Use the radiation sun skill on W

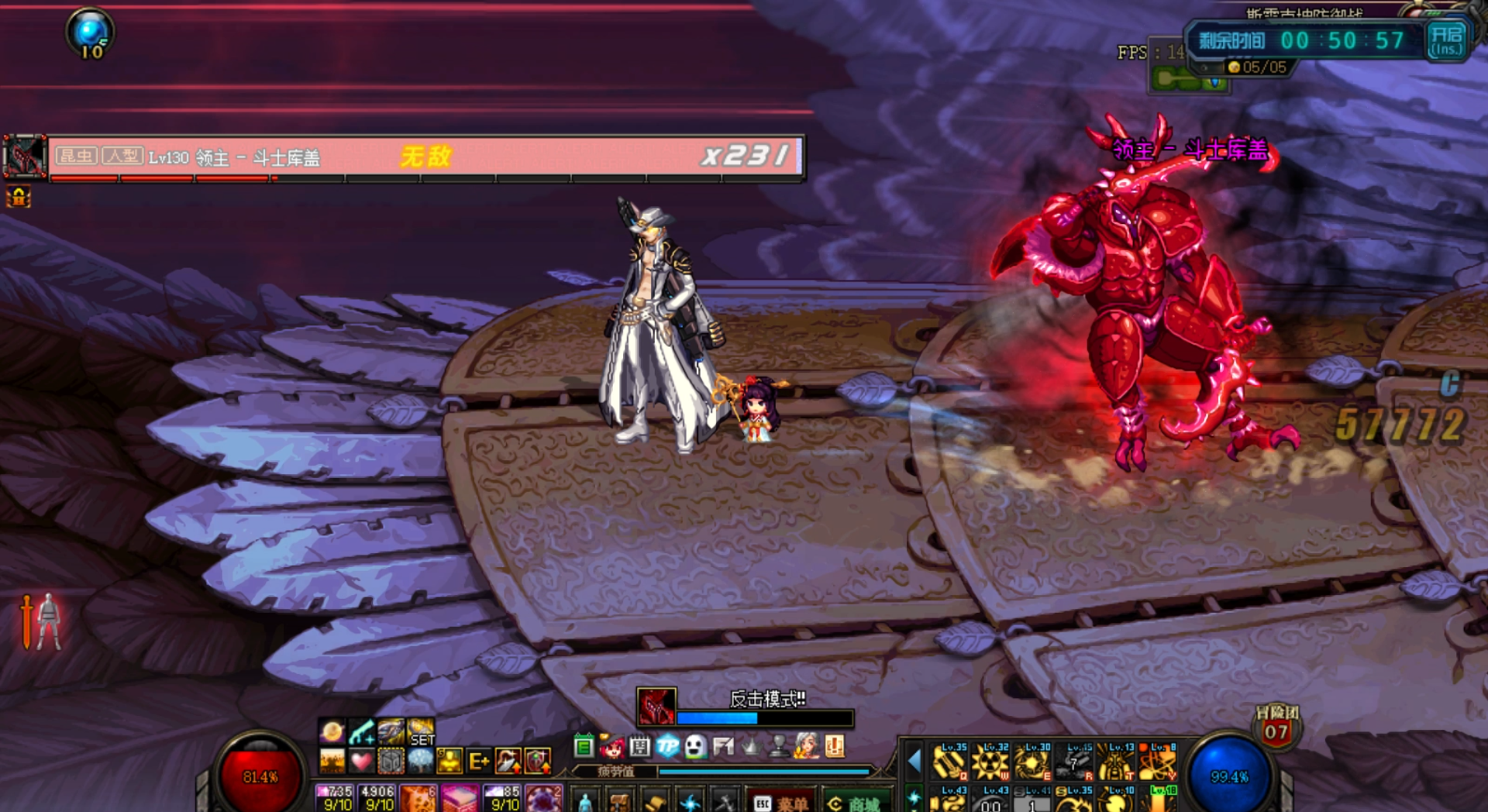coord(991,761)
